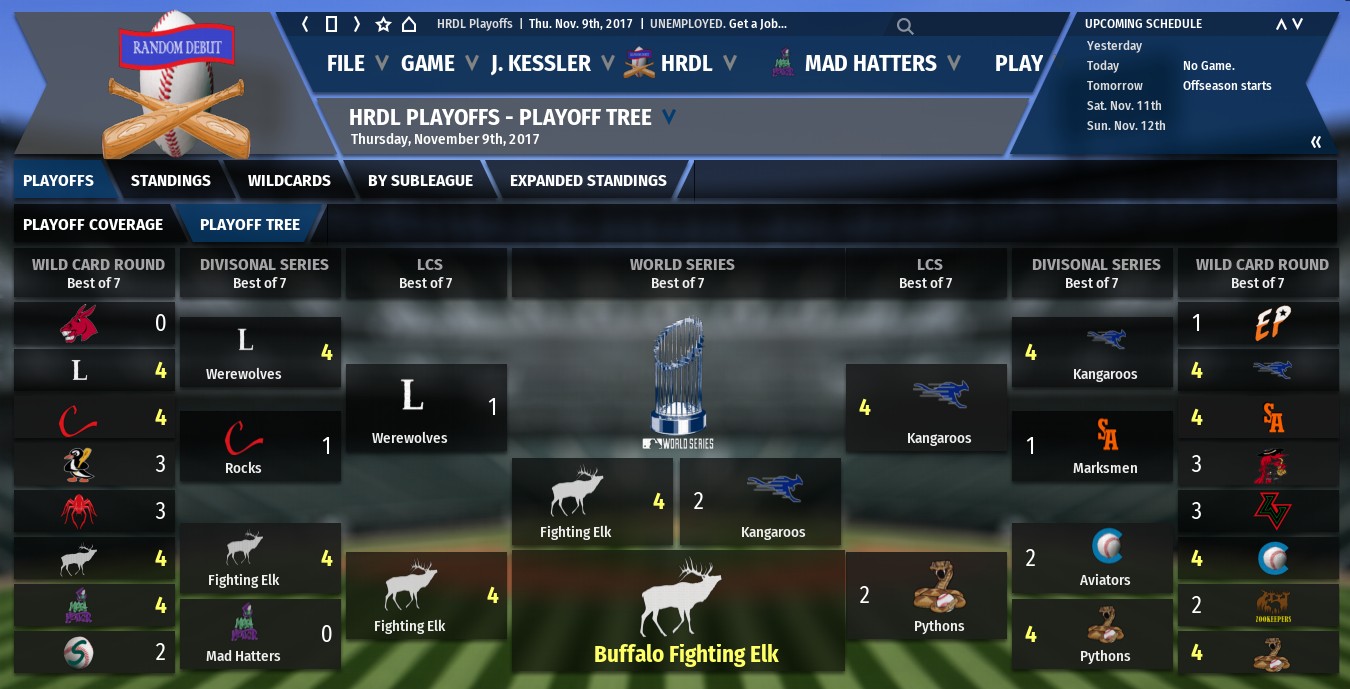Open the J. Kessler manager menu

tap(541, 63)
